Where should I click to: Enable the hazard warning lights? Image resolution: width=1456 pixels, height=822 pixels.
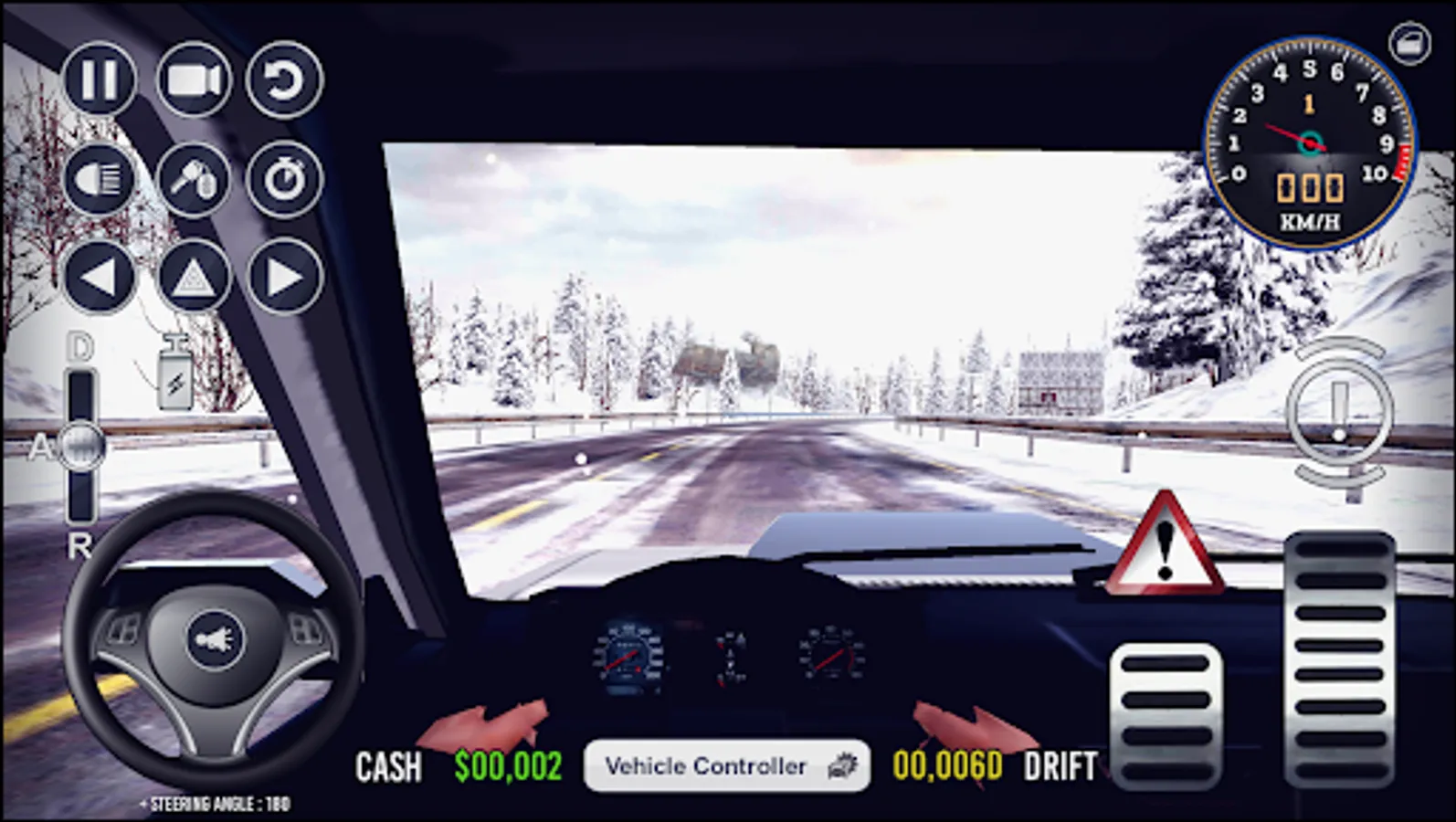point(194,274)
